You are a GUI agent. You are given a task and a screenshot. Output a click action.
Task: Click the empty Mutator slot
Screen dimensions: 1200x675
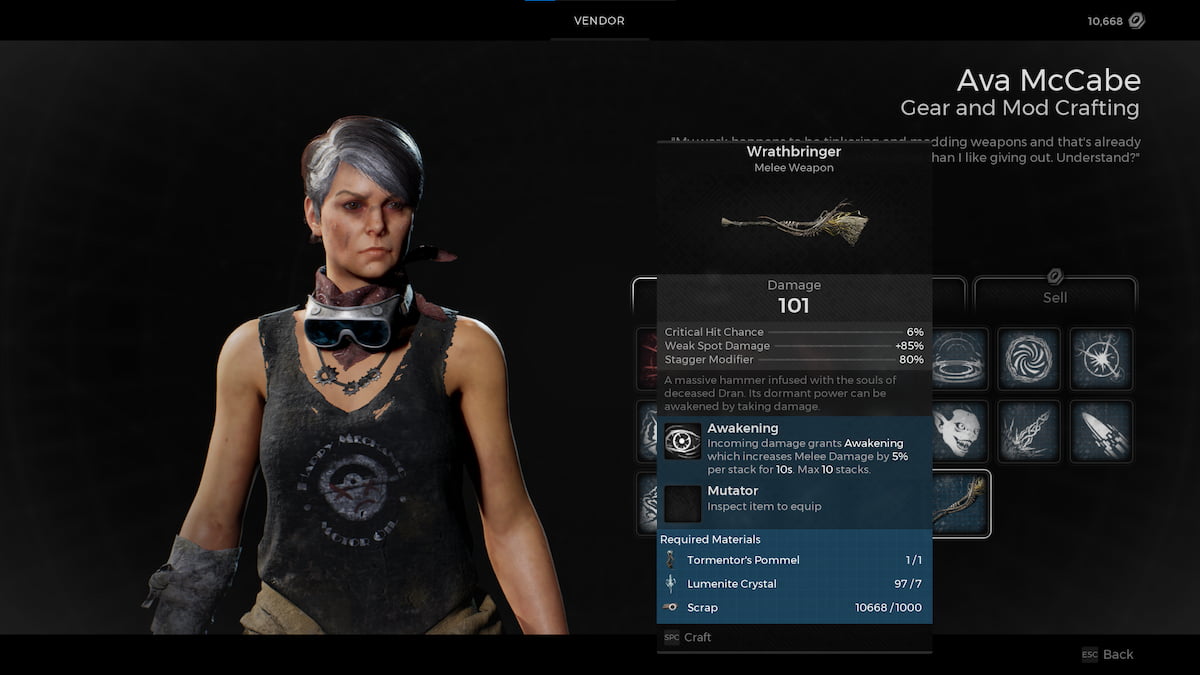point(683,503)
